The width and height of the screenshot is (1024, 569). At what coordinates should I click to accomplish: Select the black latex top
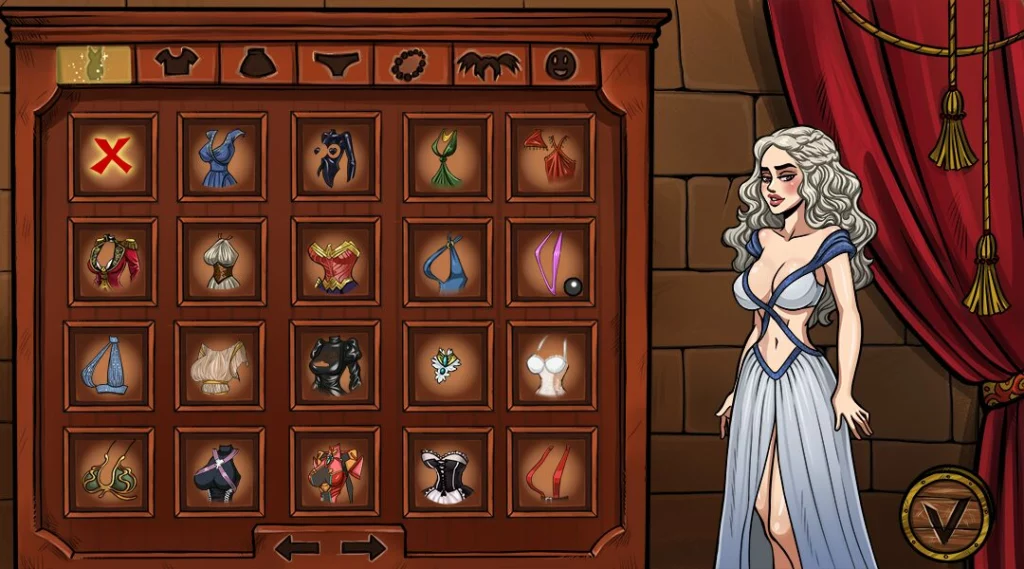[x=336, y=366]
